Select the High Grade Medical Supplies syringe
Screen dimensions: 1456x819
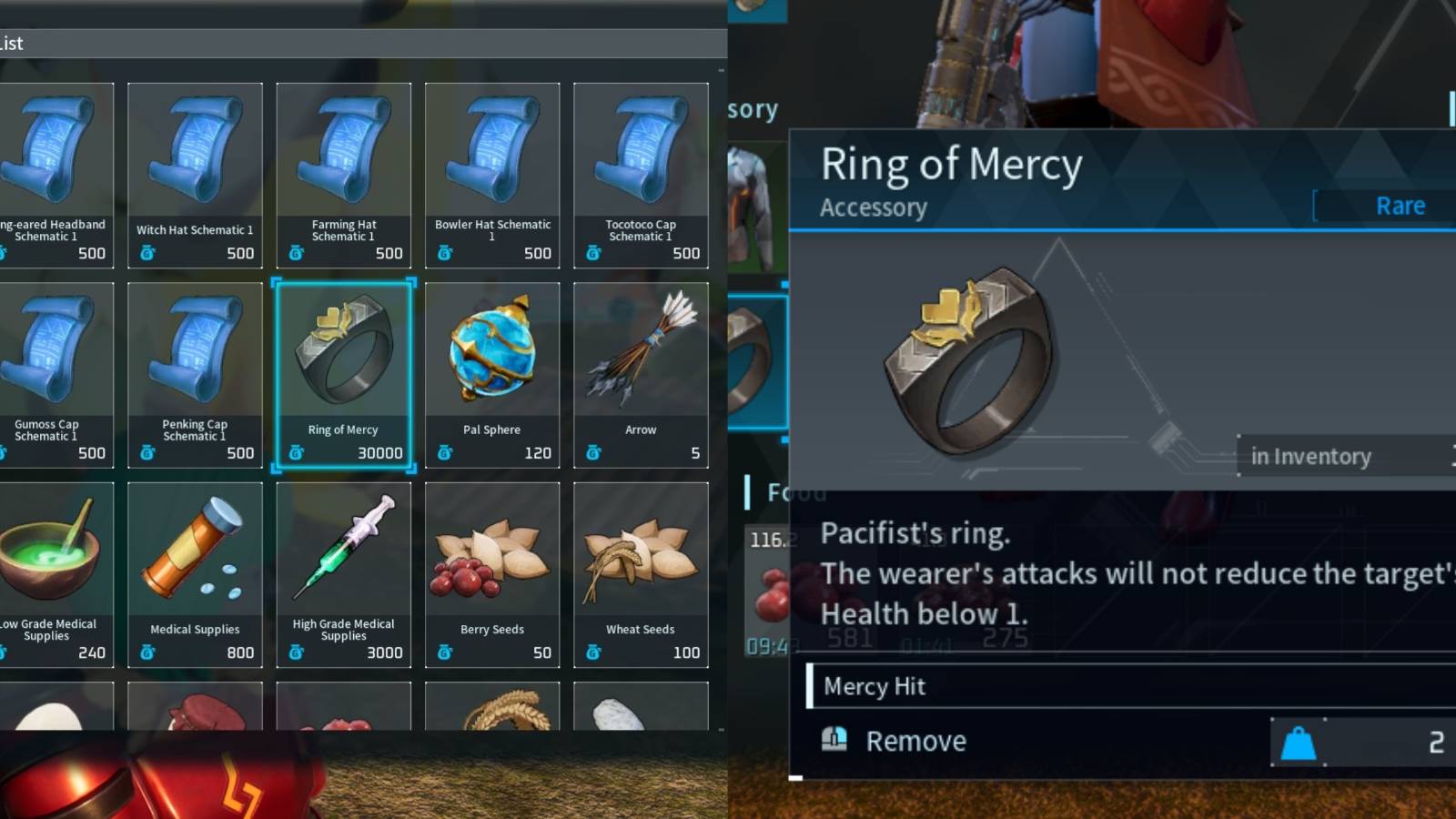click(x=344, y=573)
